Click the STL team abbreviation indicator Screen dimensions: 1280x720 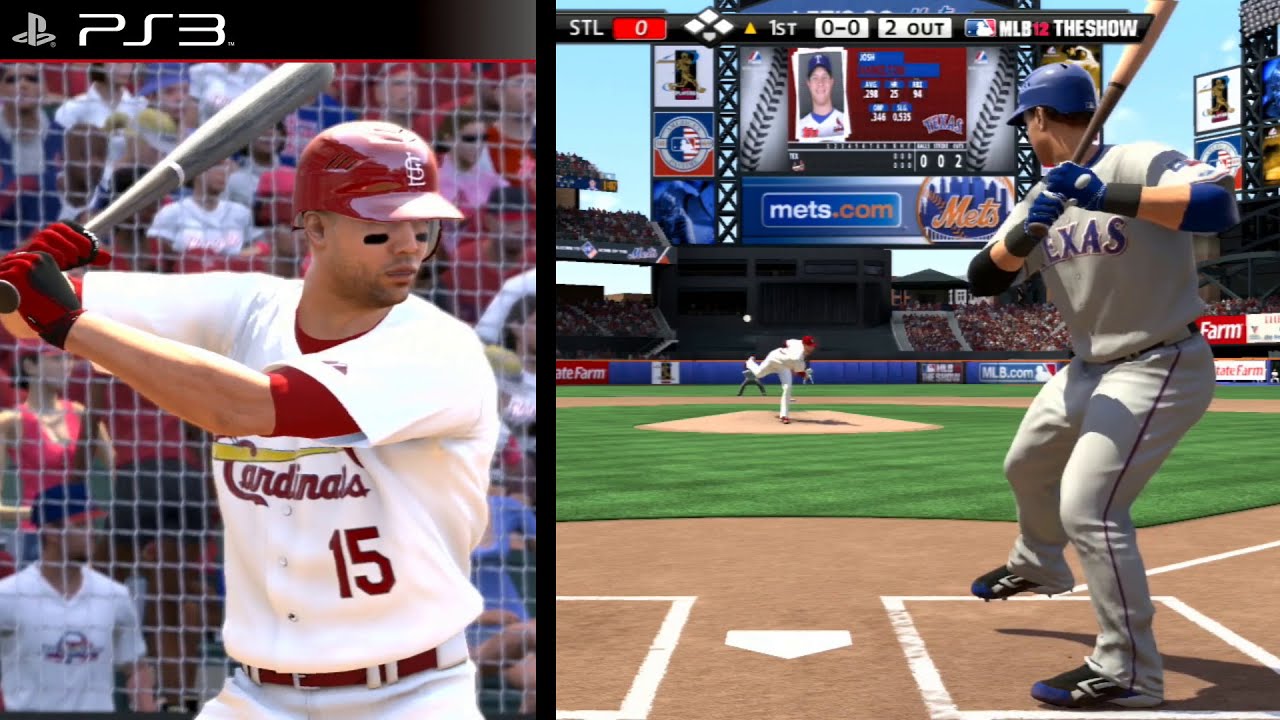click(586, 28)
